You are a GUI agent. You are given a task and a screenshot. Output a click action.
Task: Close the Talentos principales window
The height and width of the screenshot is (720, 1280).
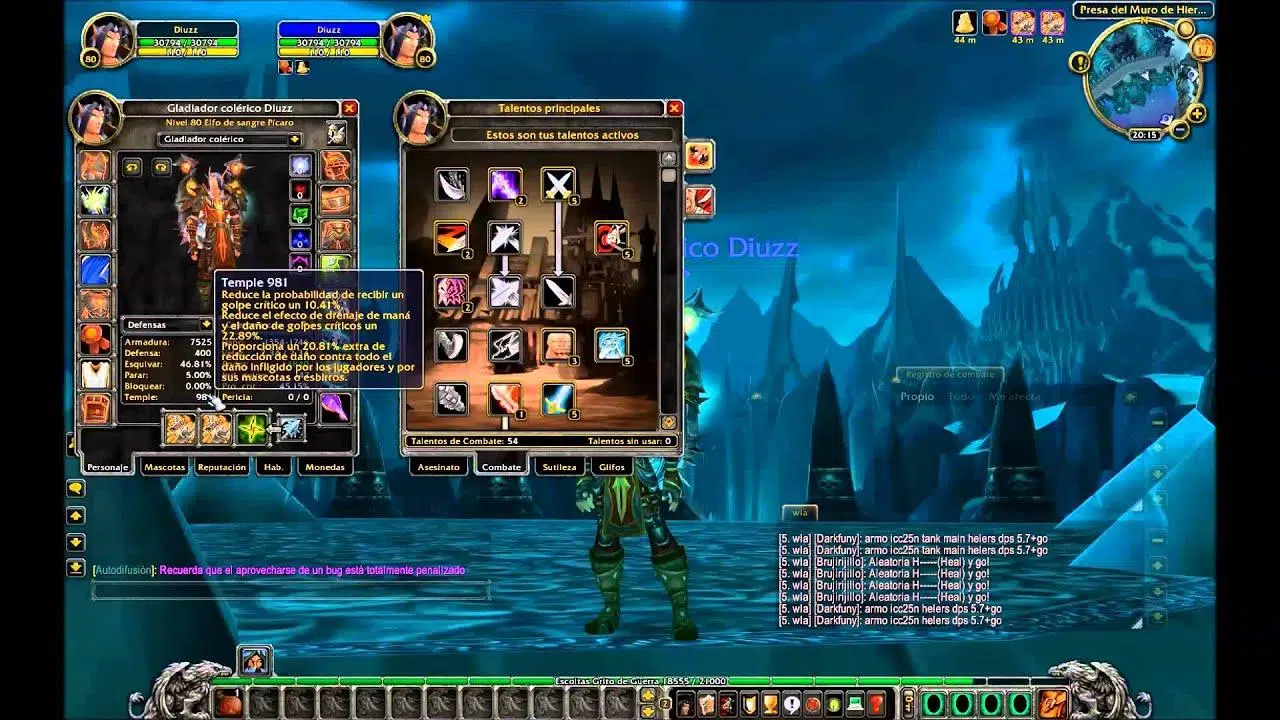point(675,108)
